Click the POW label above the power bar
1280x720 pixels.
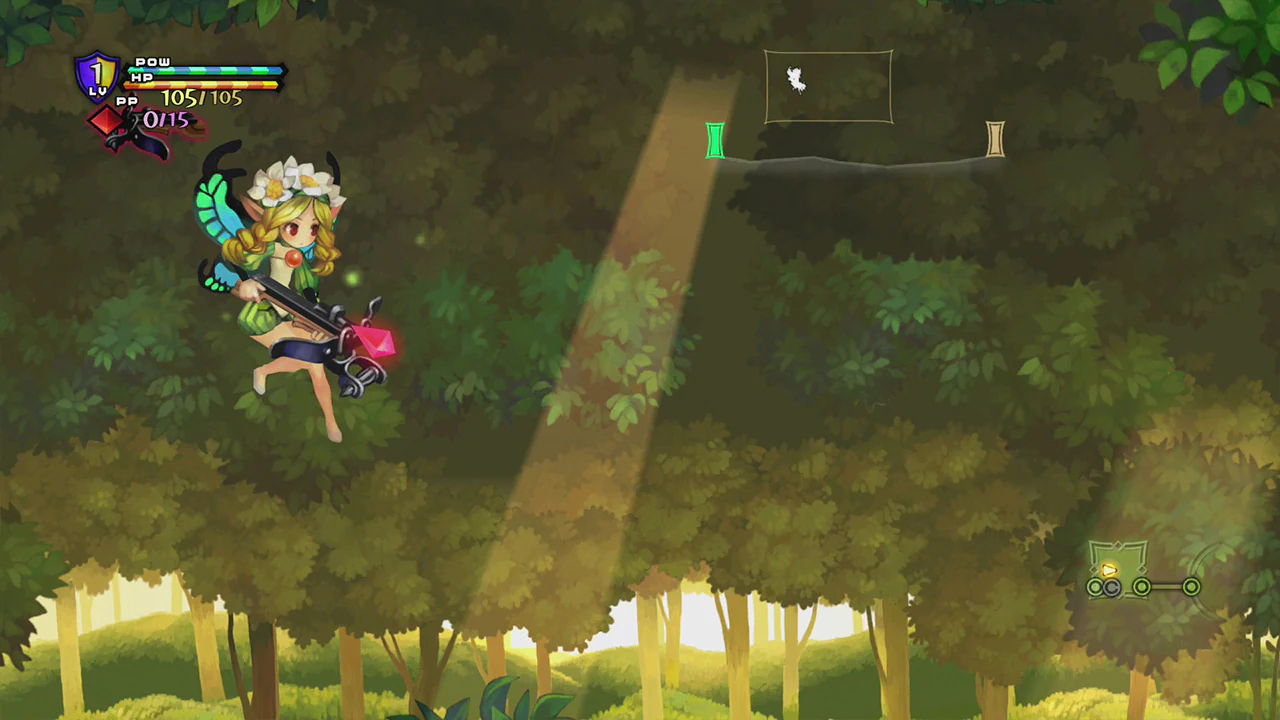(x=152, y=62)
